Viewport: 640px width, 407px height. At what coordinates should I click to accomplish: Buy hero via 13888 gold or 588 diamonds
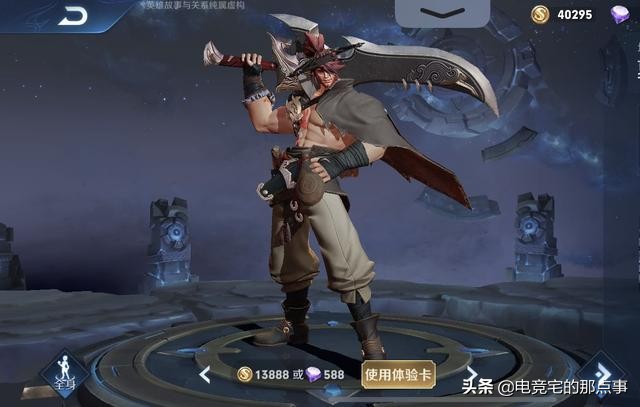[291, 375]
